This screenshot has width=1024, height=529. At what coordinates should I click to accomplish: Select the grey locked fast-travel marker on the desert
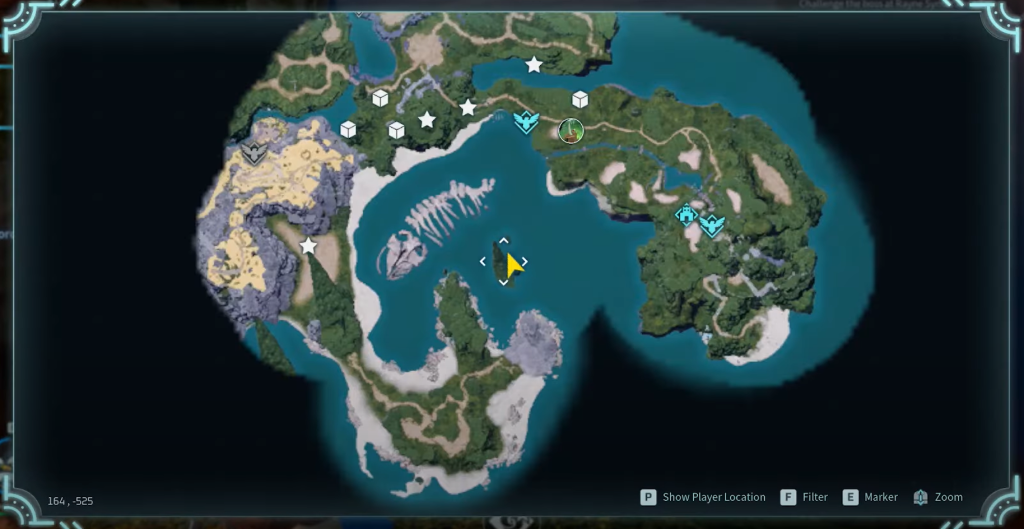coord(254,153)
